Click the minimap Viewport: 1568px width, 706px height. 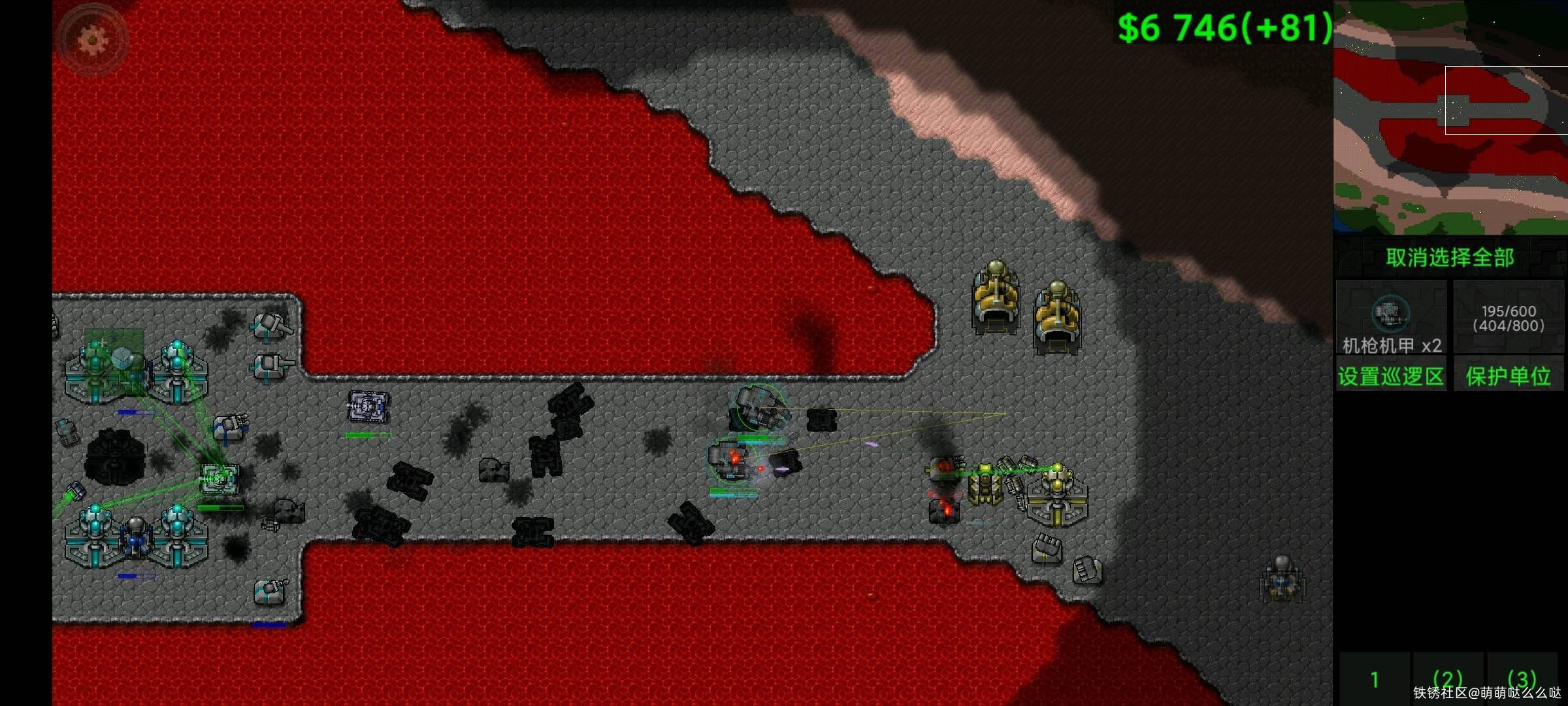tap(1450, 118)
